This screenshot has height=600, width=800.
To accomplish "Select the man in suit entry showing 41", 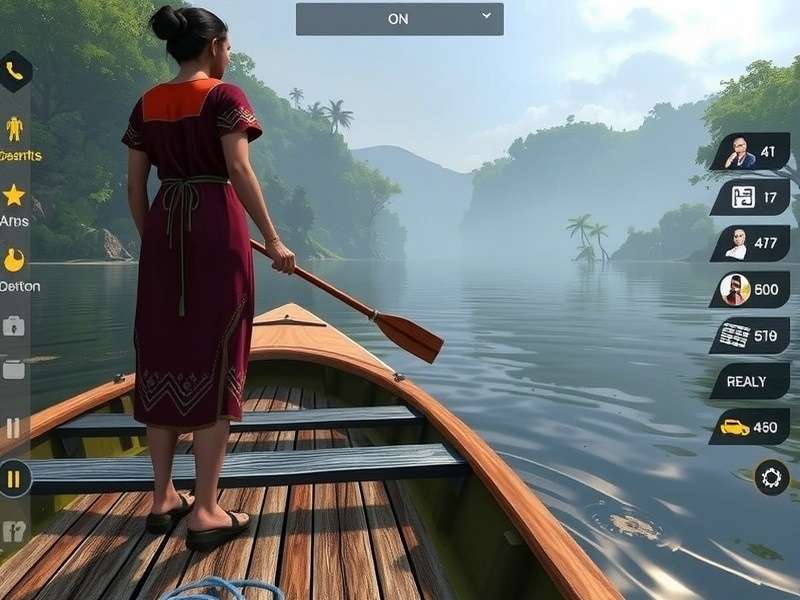I will pos(751,152).
